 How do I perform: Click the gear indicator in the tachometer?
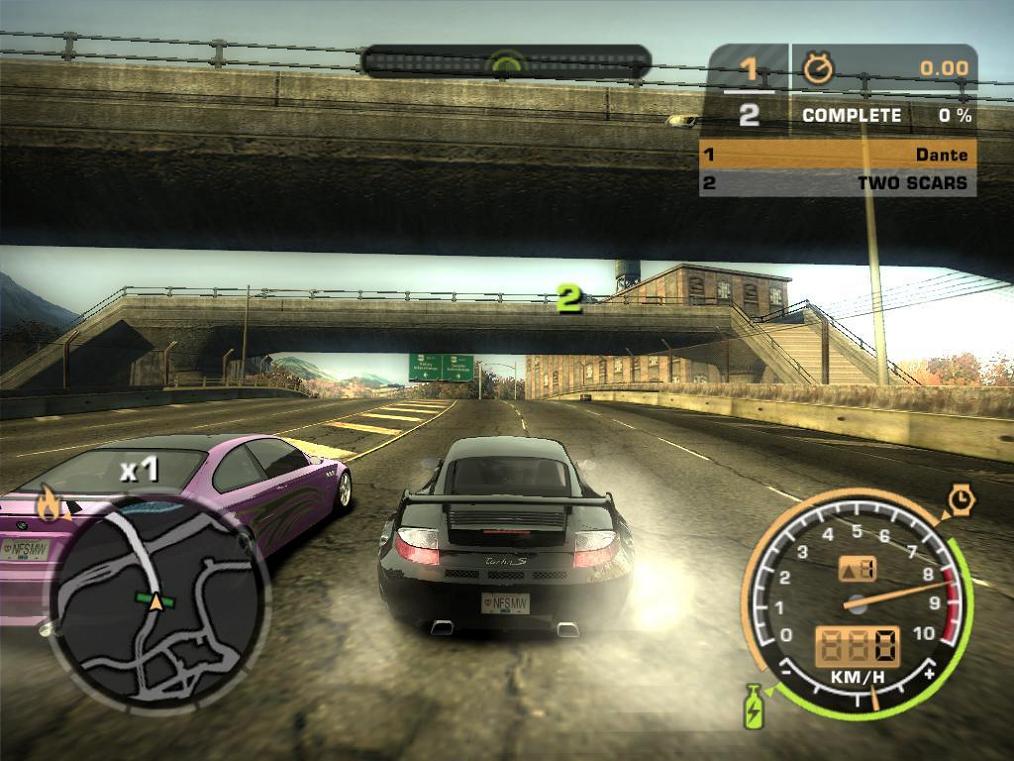click(x=857, y=568)
